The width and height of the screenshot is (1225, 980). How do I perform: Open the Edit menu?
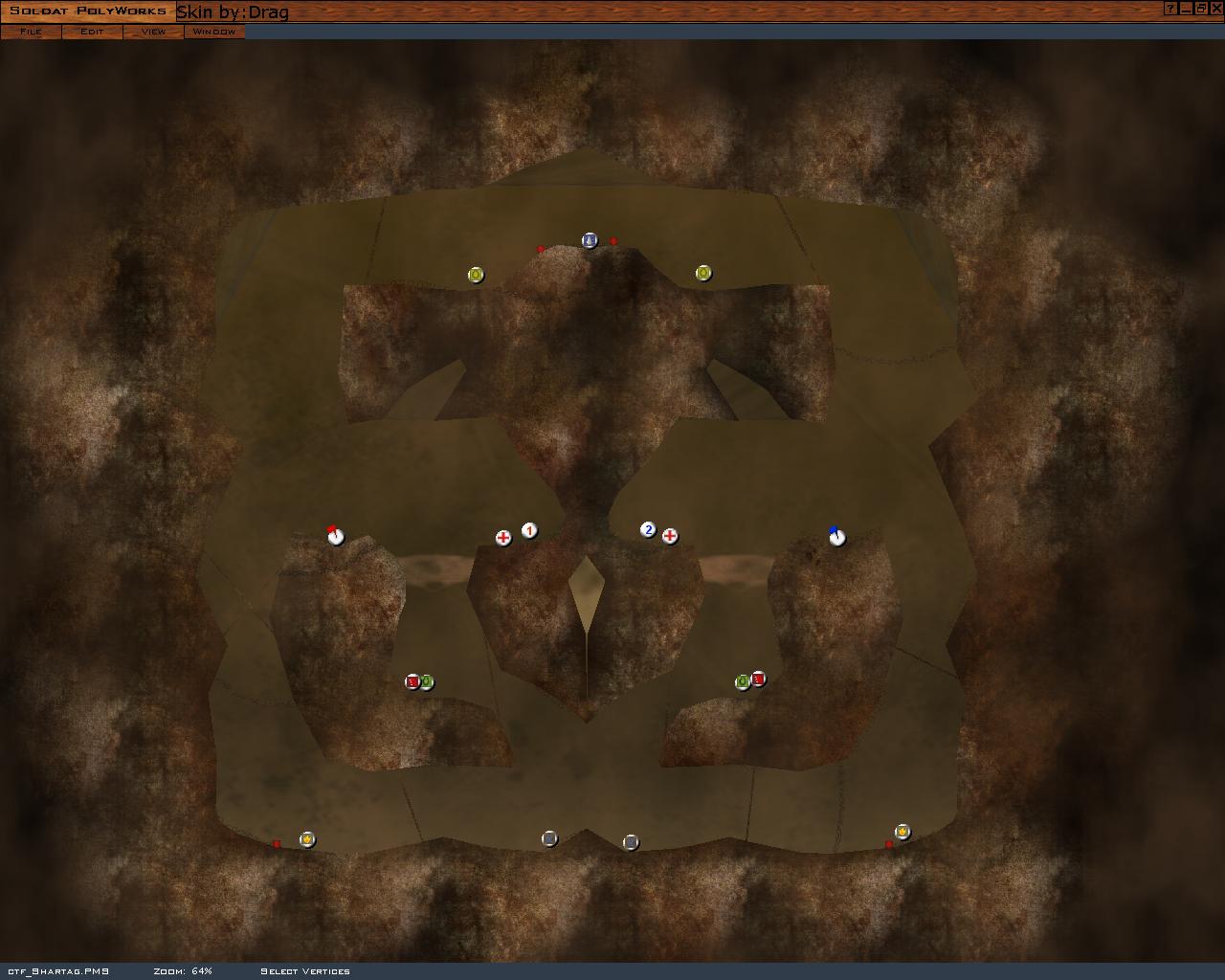pyautogui.click(x=92, y=32)
